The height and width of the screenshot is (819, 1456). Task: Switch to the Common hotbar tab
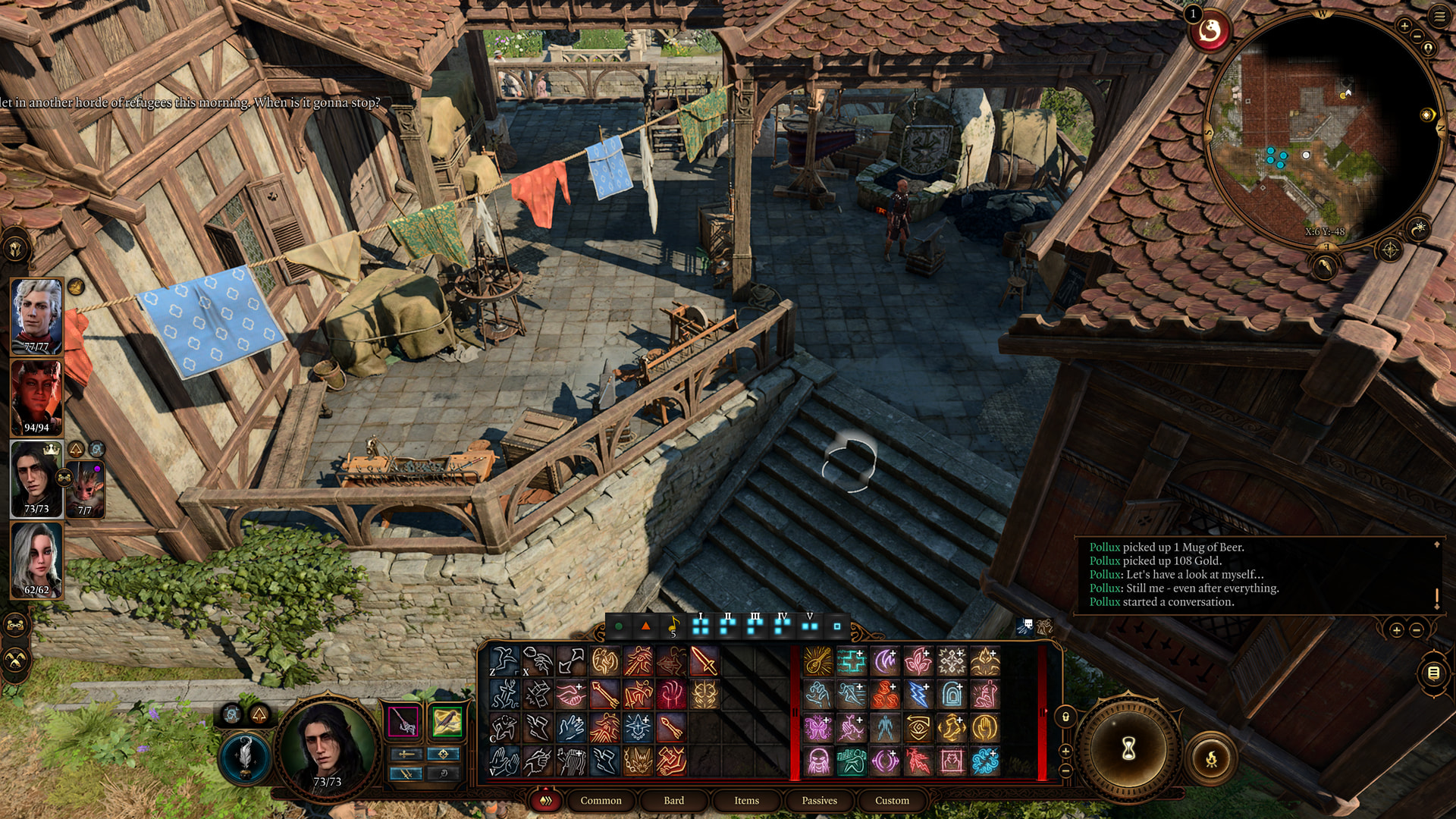601,801
